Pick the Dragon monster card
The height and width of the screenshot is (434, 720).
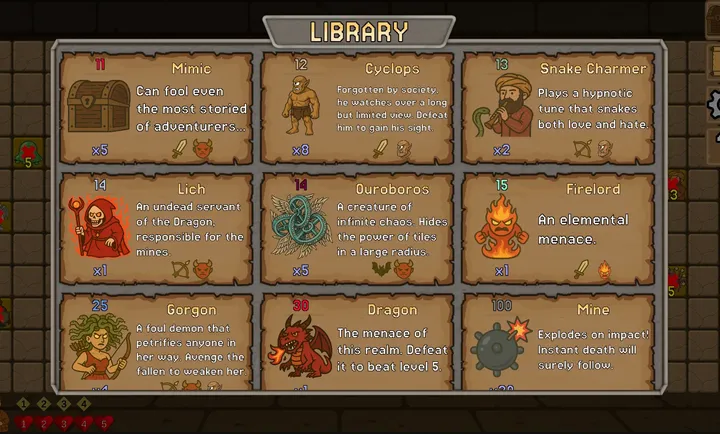(x=357, y=342)
